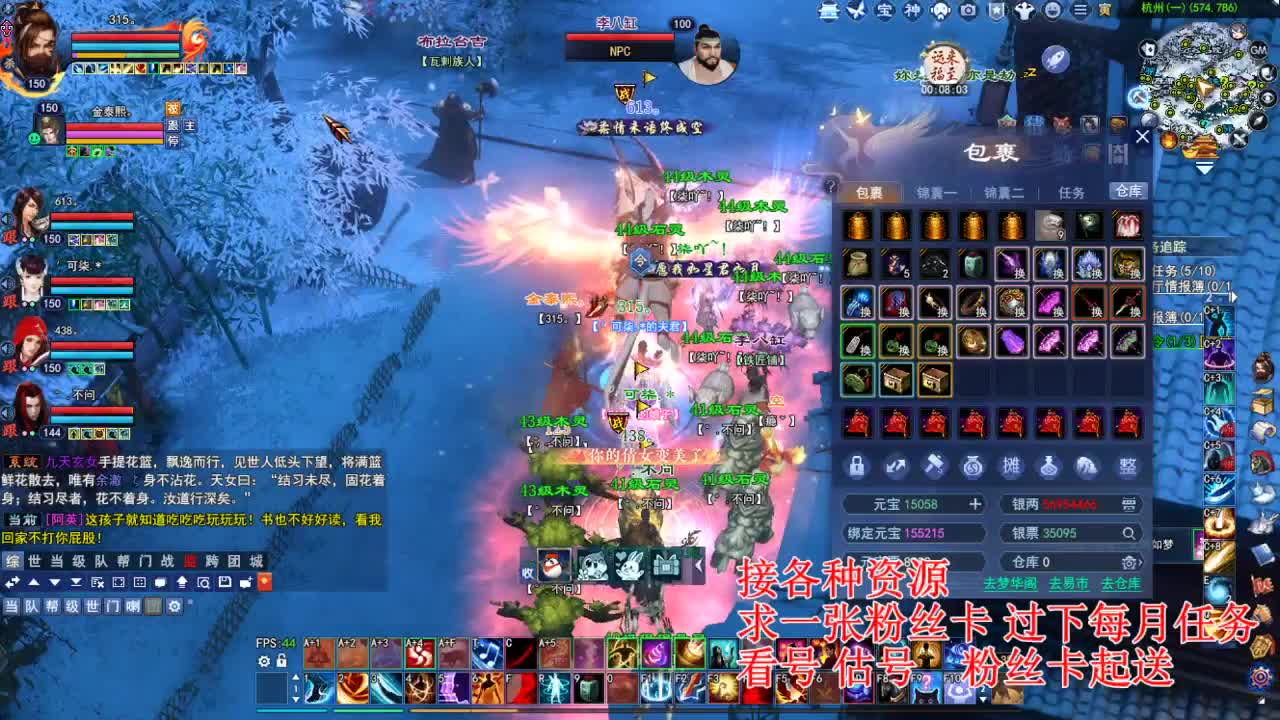Click the 去梦华阁 link in the bag panel
This screenshot has width=1280, height=720.
click(x=1011, y=583)
